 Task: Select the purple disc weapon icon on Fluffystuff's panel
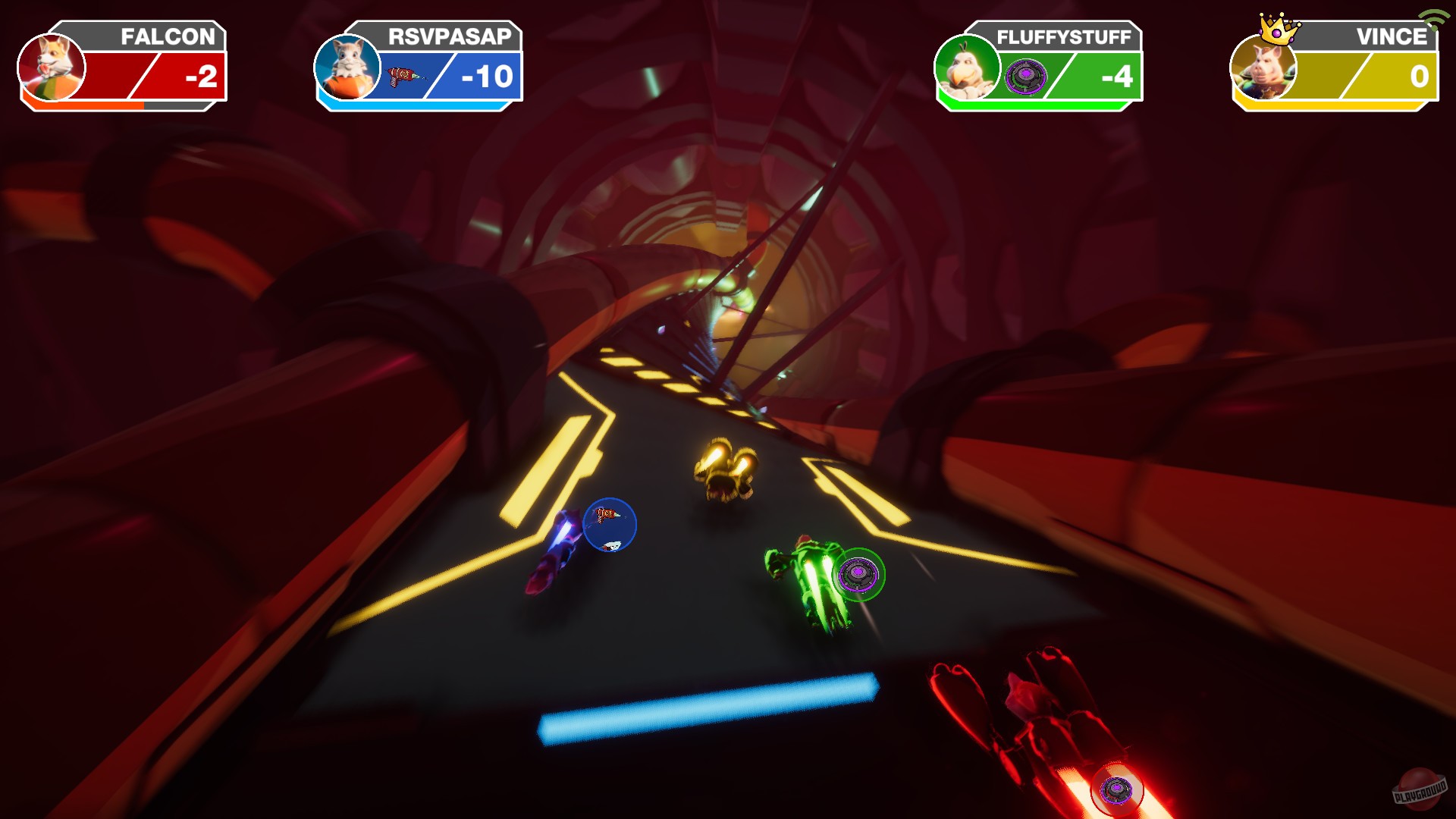pos(1027,74)
